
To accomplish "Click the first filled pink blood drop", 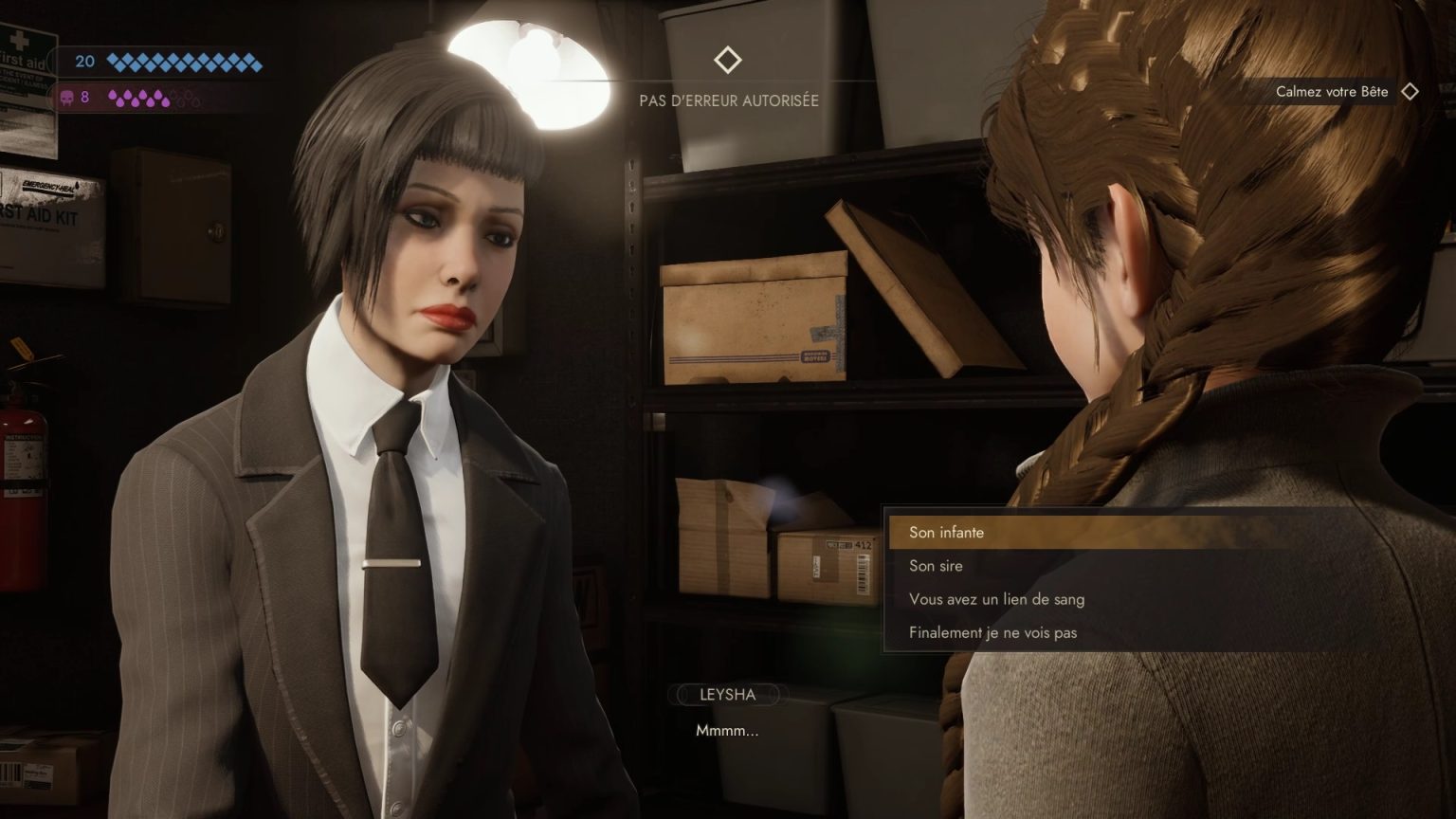I will [113, 94].
